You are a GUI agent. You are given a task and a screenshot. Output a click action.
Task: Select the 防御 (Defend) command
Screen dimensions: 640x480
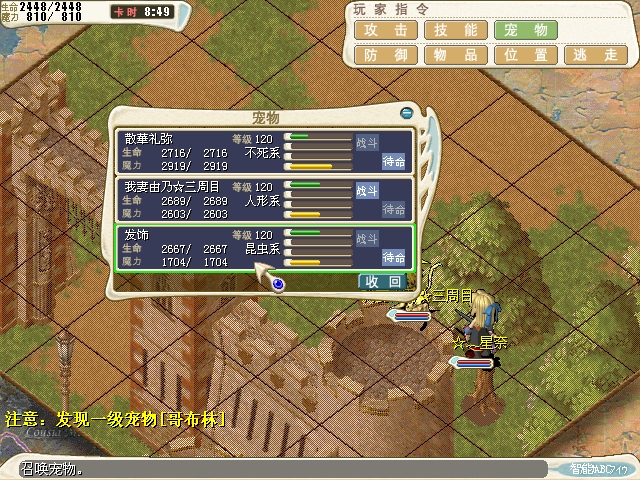tap(385, 56)
